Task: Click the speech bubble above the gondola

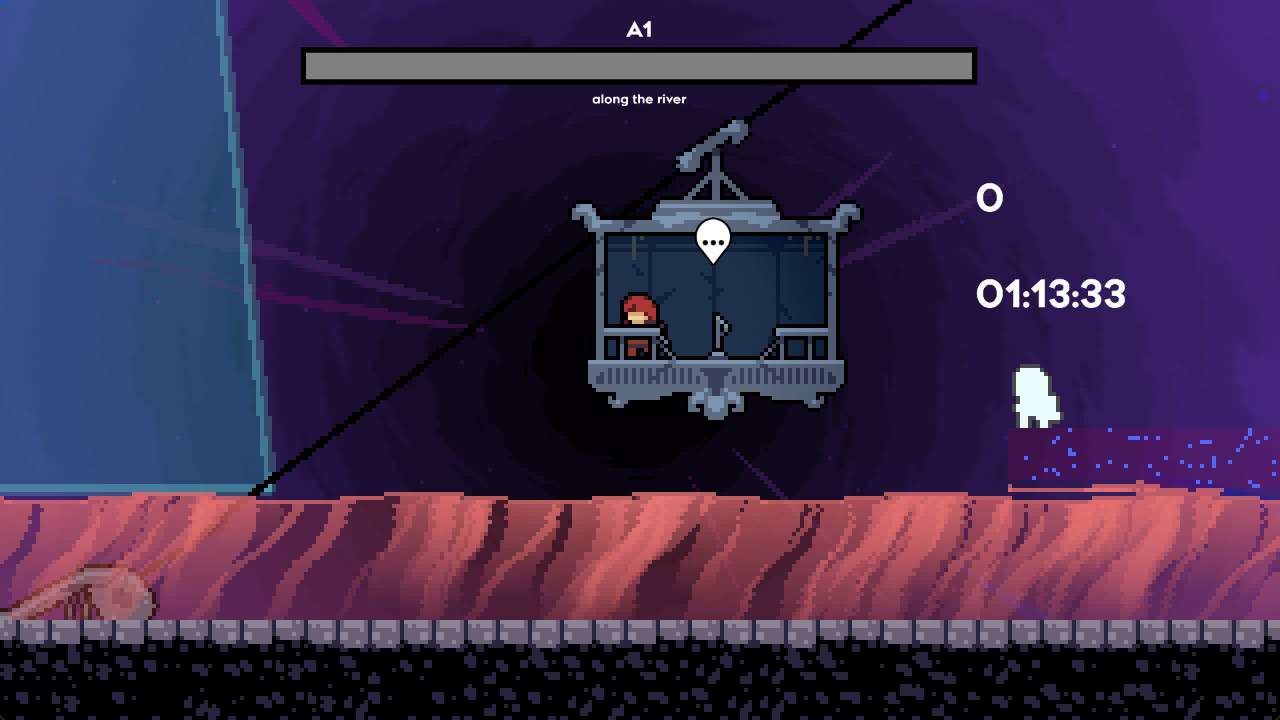Action: 712,243
